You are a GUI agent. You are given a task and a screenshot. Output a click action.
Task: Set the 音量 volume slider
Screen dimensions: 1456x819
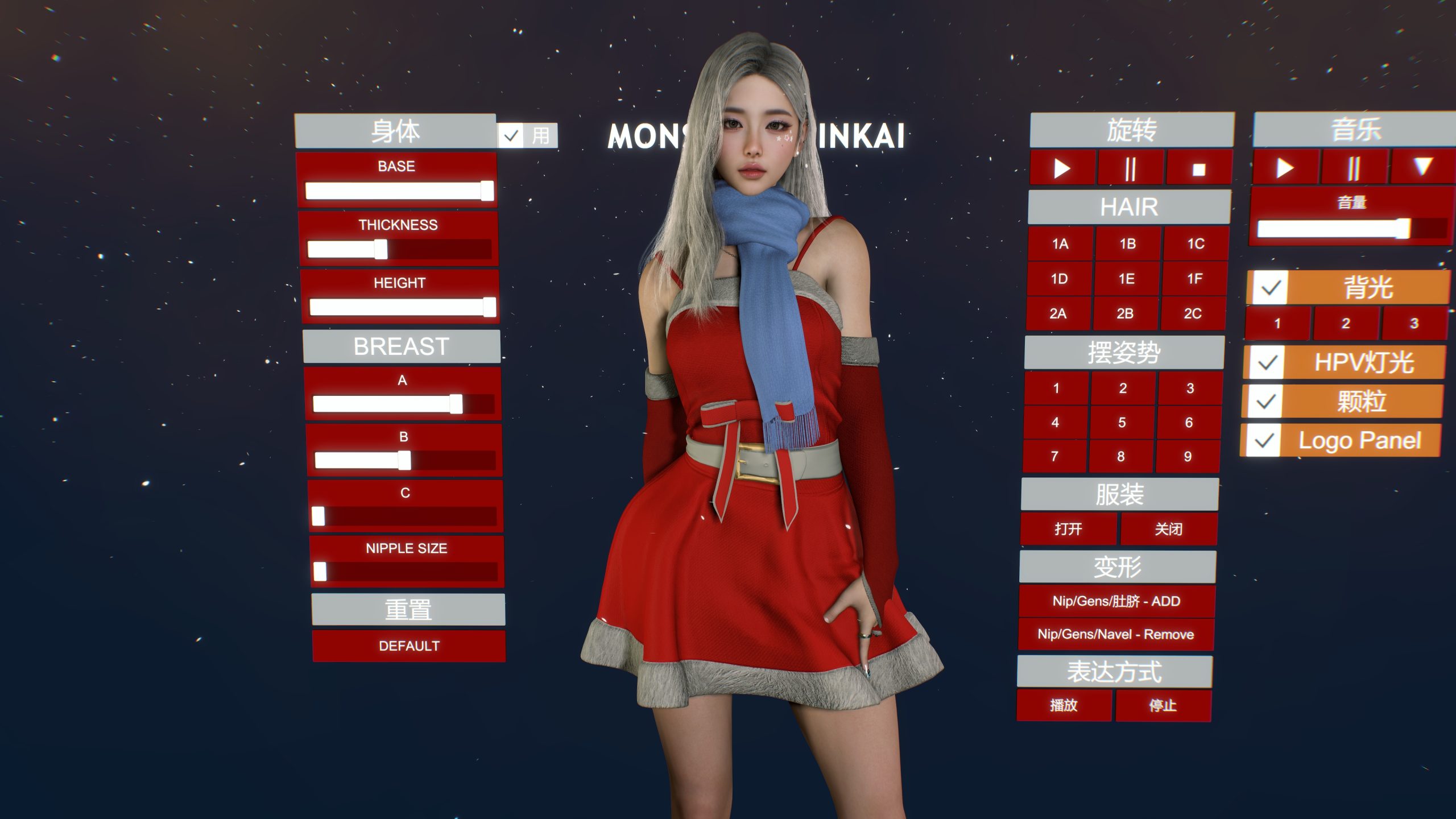coord(1403,229)
